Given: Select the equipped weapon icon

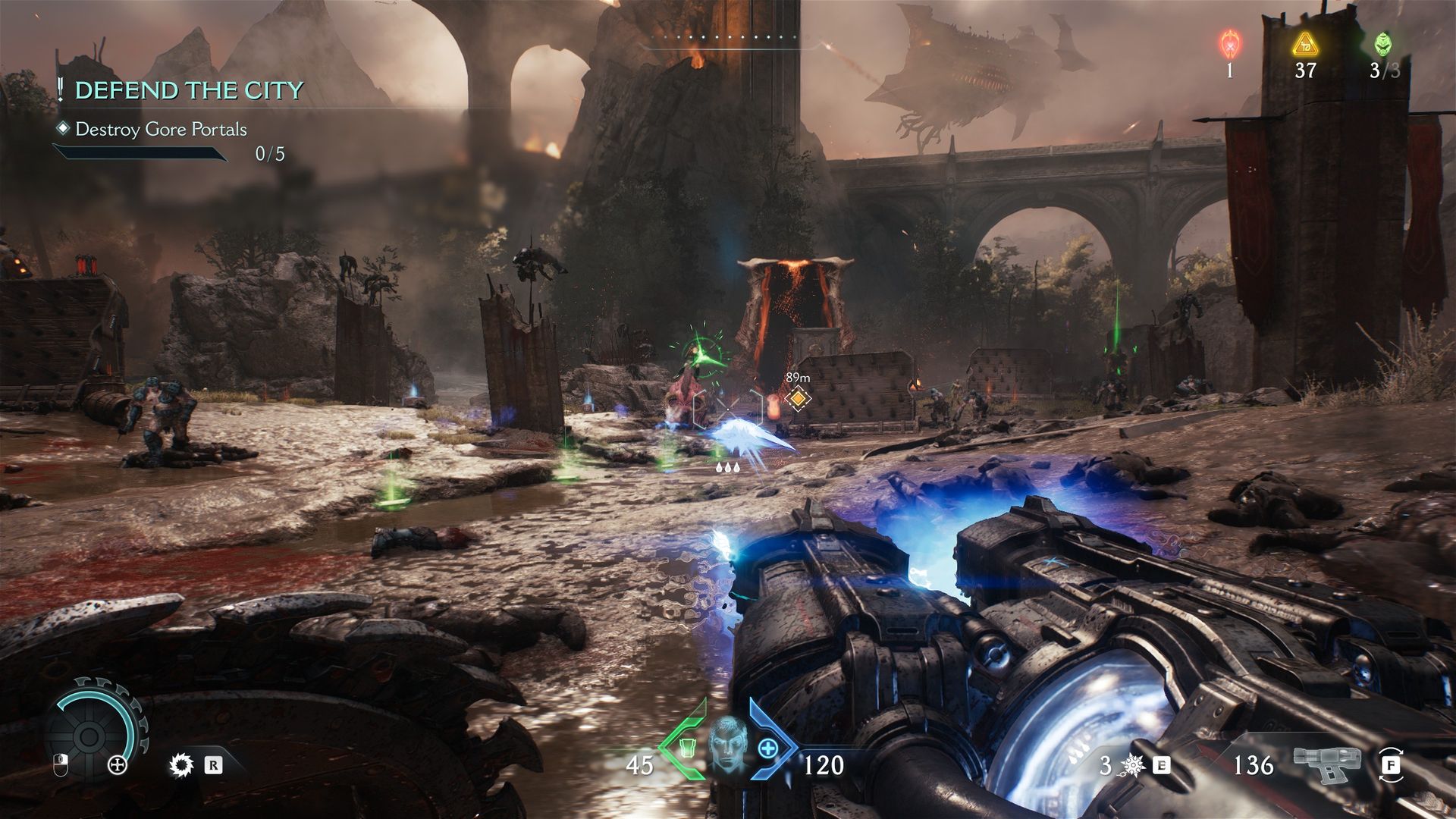Looking at the screenshot, I should tap(1326, 762).
